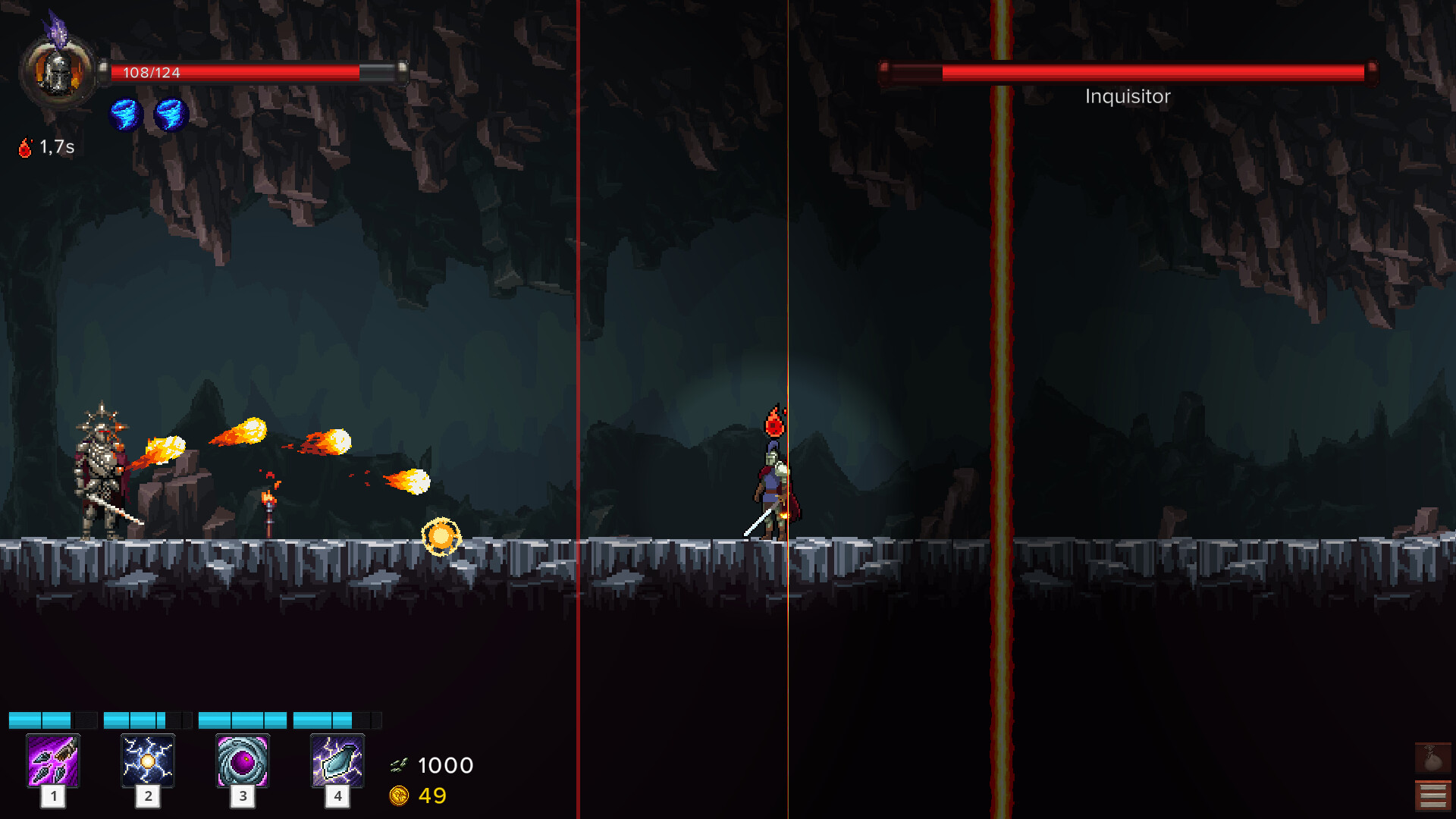1456x819 pixels.
Task: Select the first blue whirlwind buff icon
Action: pyautogui.click(x=127, y=116)
